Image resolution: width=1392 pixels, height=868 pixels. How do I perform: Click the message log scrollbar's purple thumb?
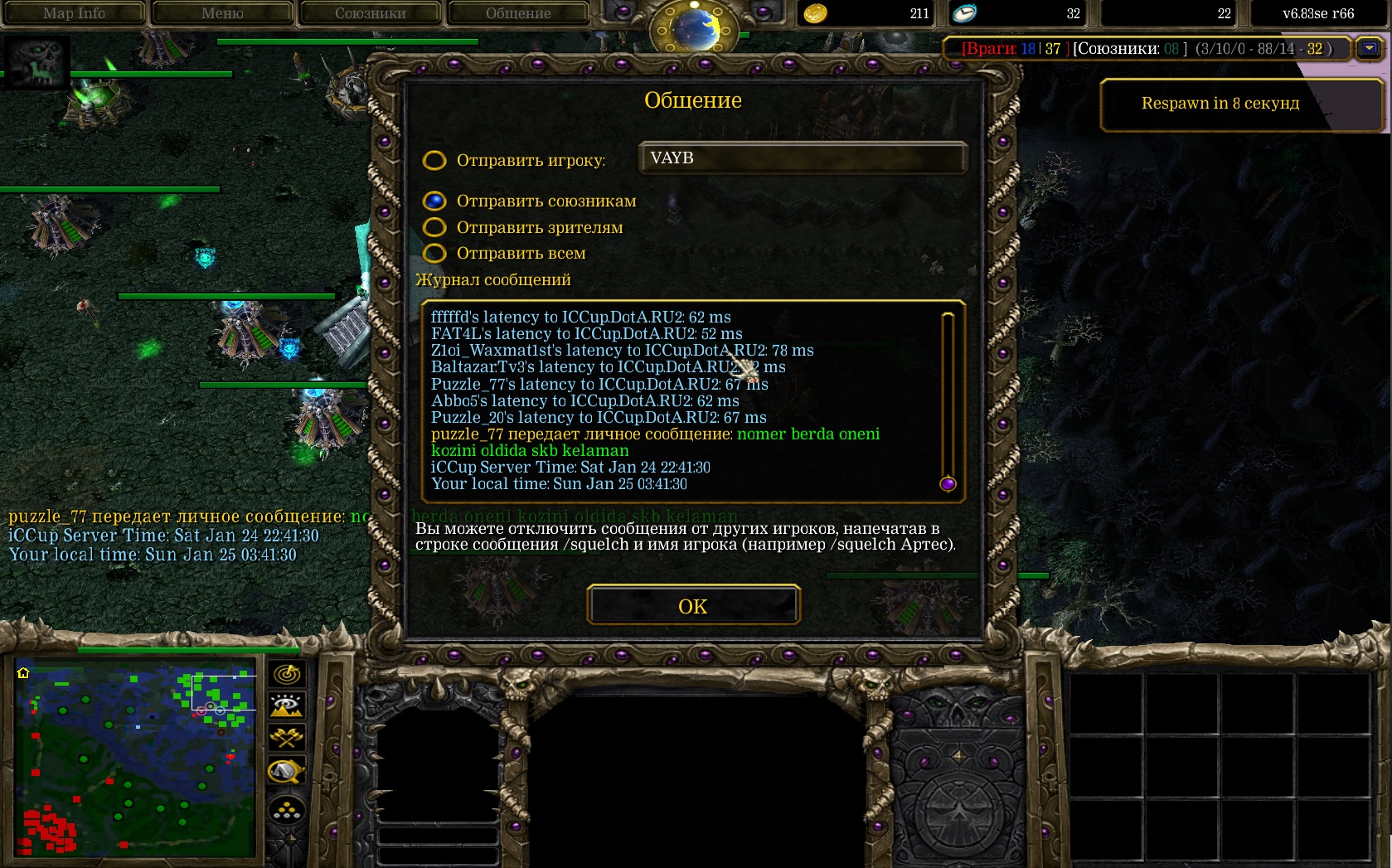(948, 484)
